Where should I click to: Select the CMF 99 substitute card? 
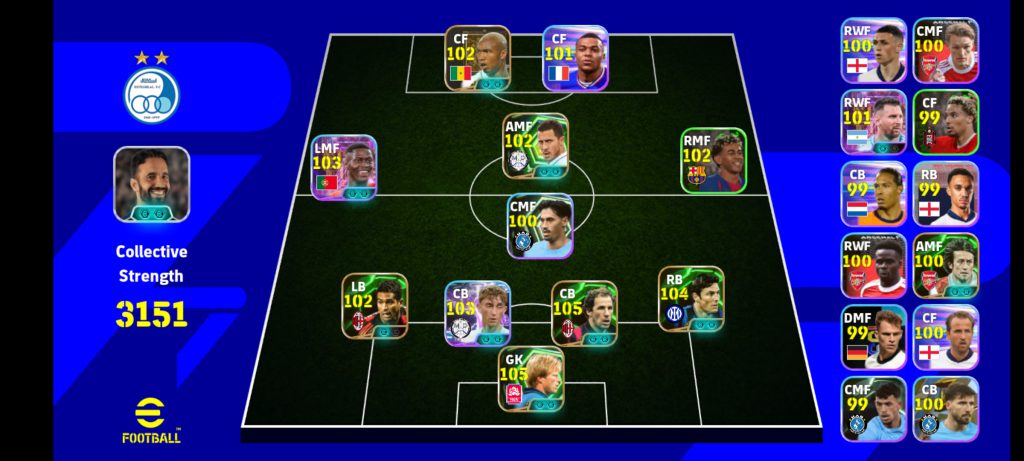(873, 409)
